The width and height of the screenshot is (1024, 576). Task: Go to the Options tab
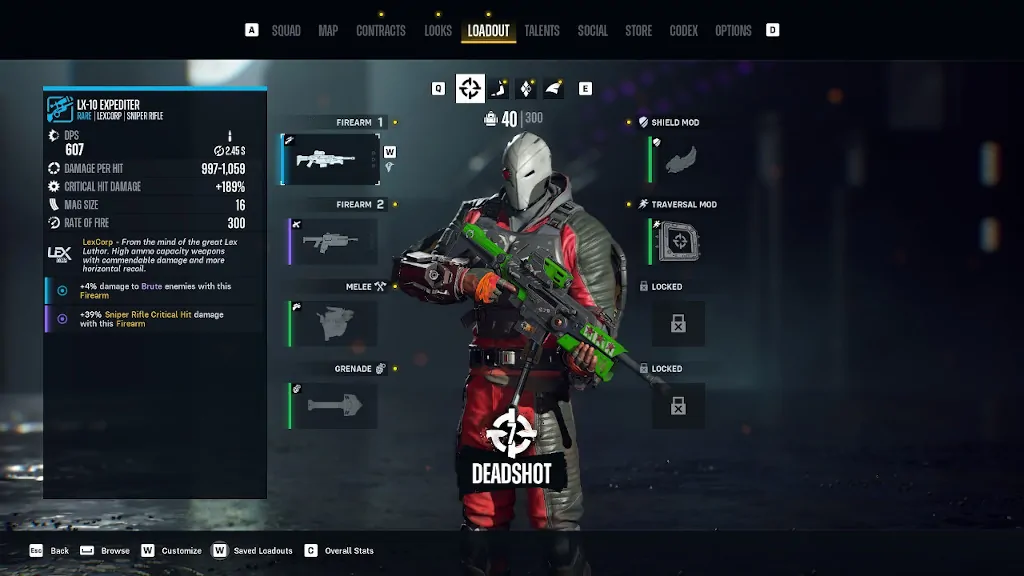tap(733, 31)
